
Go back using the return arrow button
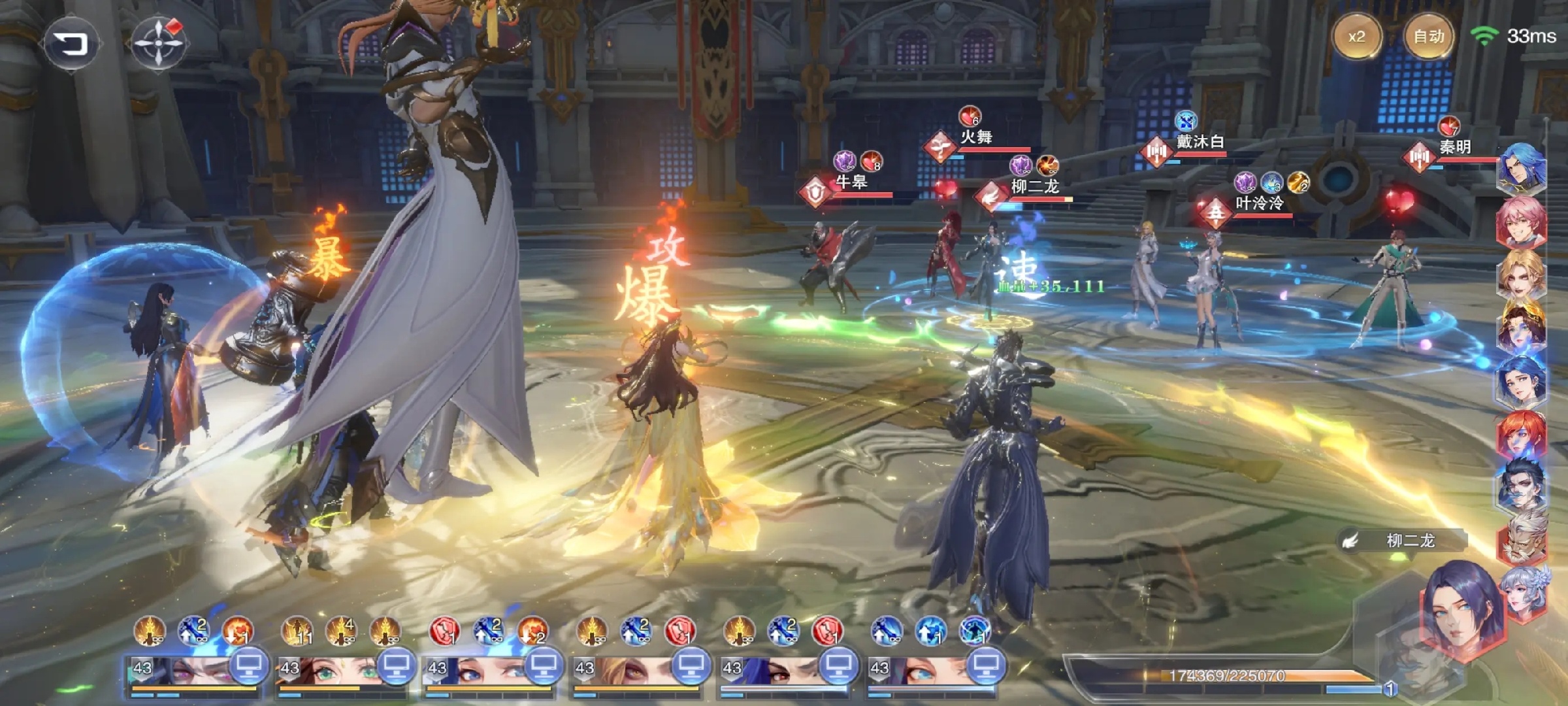pos(71,44)
